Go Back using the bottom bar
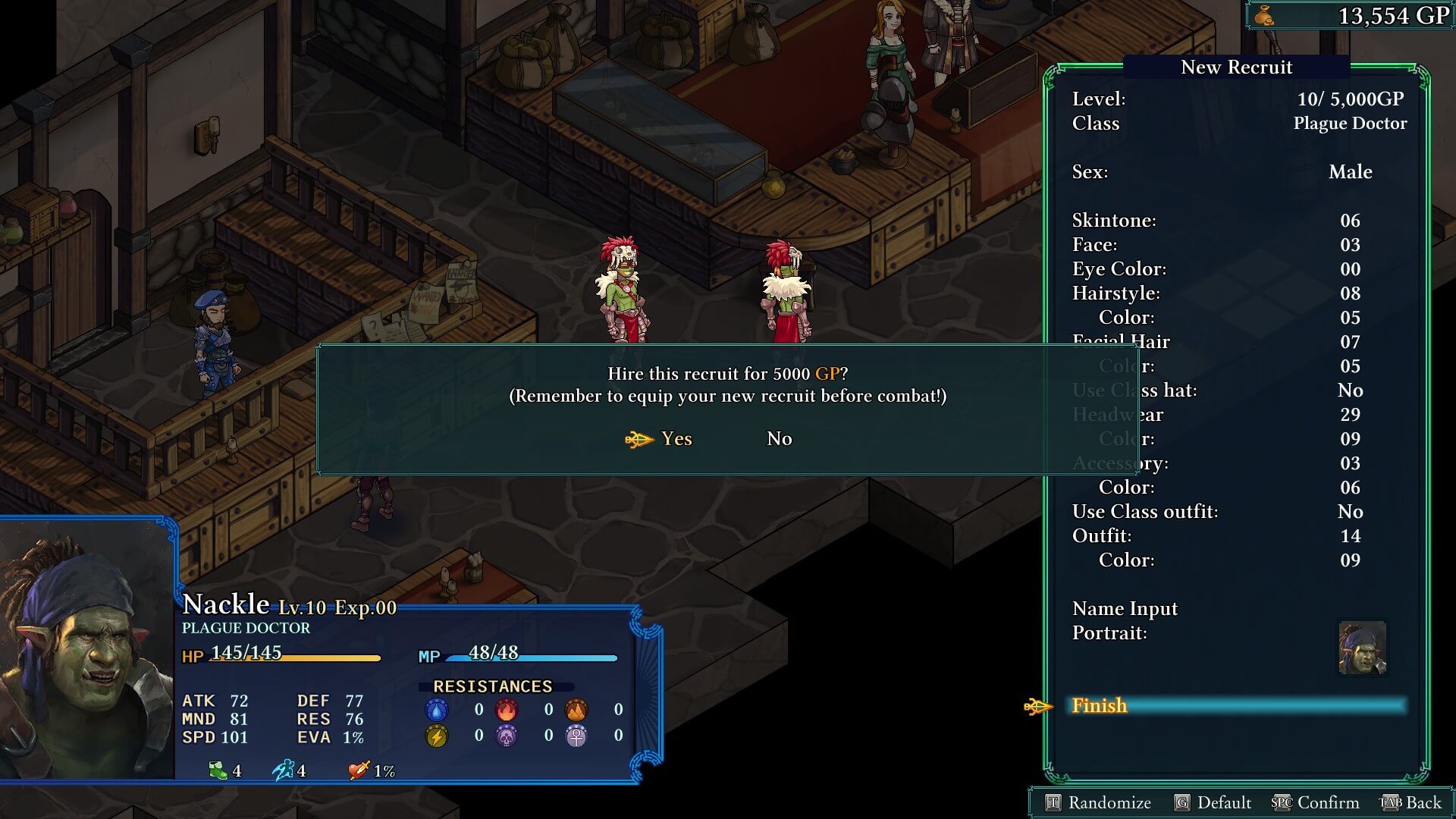The image size is (1456, 819). [1411, 803]
